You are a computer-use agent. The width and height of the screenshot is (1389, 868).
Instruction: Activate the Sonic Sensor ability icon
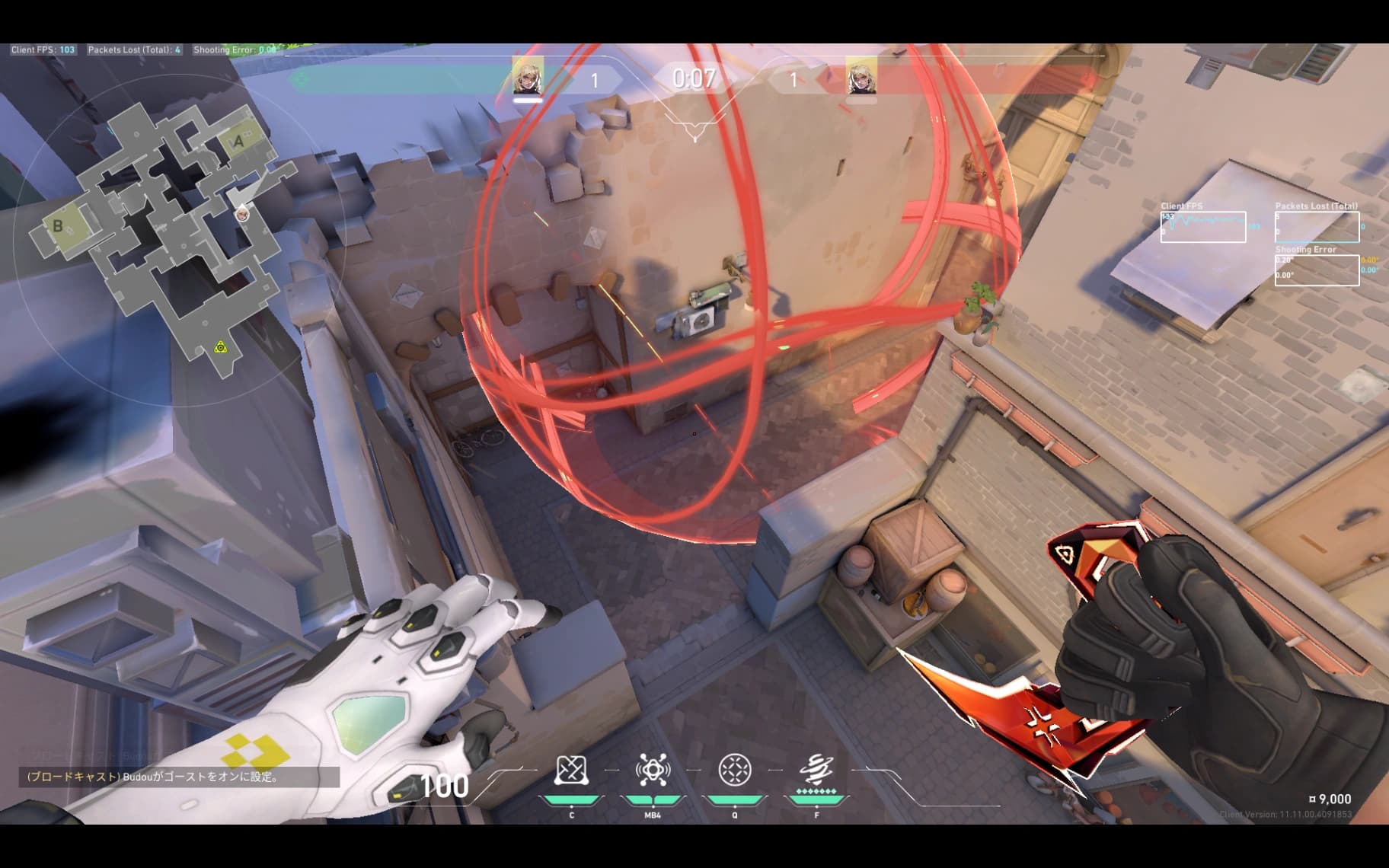point(653,771)
